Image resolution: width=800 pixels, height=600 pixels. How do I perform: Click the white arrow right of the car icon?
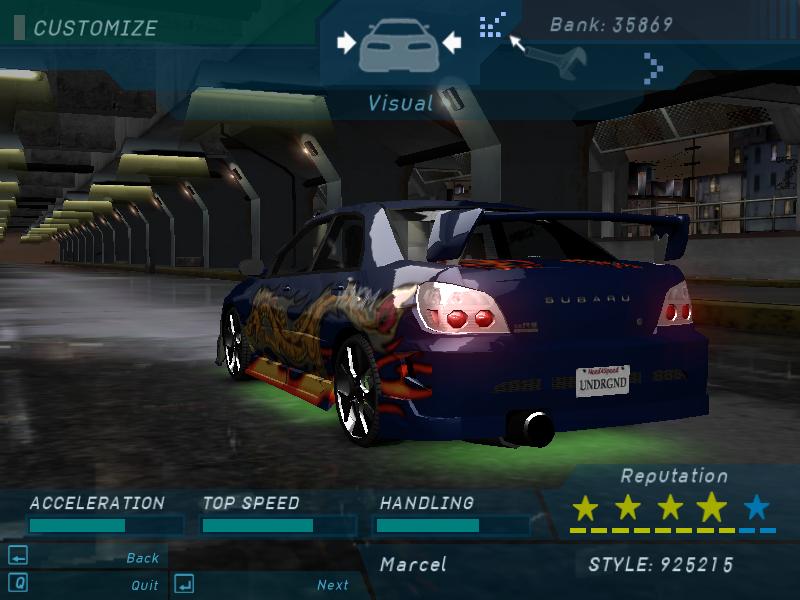[451, 42]
